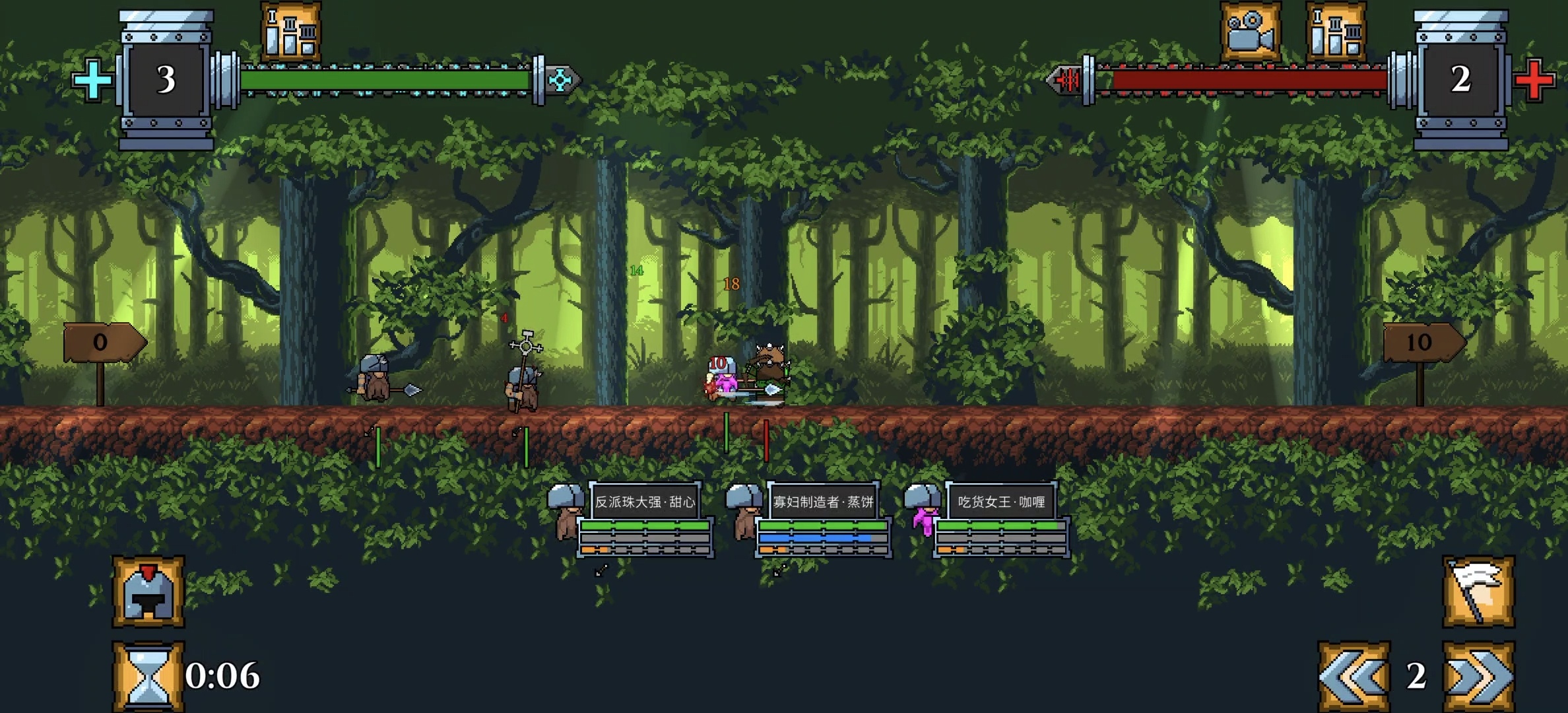Click the red plus icon beside score 2
This screenshot has height=713, width=1568.
point(1535,80)
